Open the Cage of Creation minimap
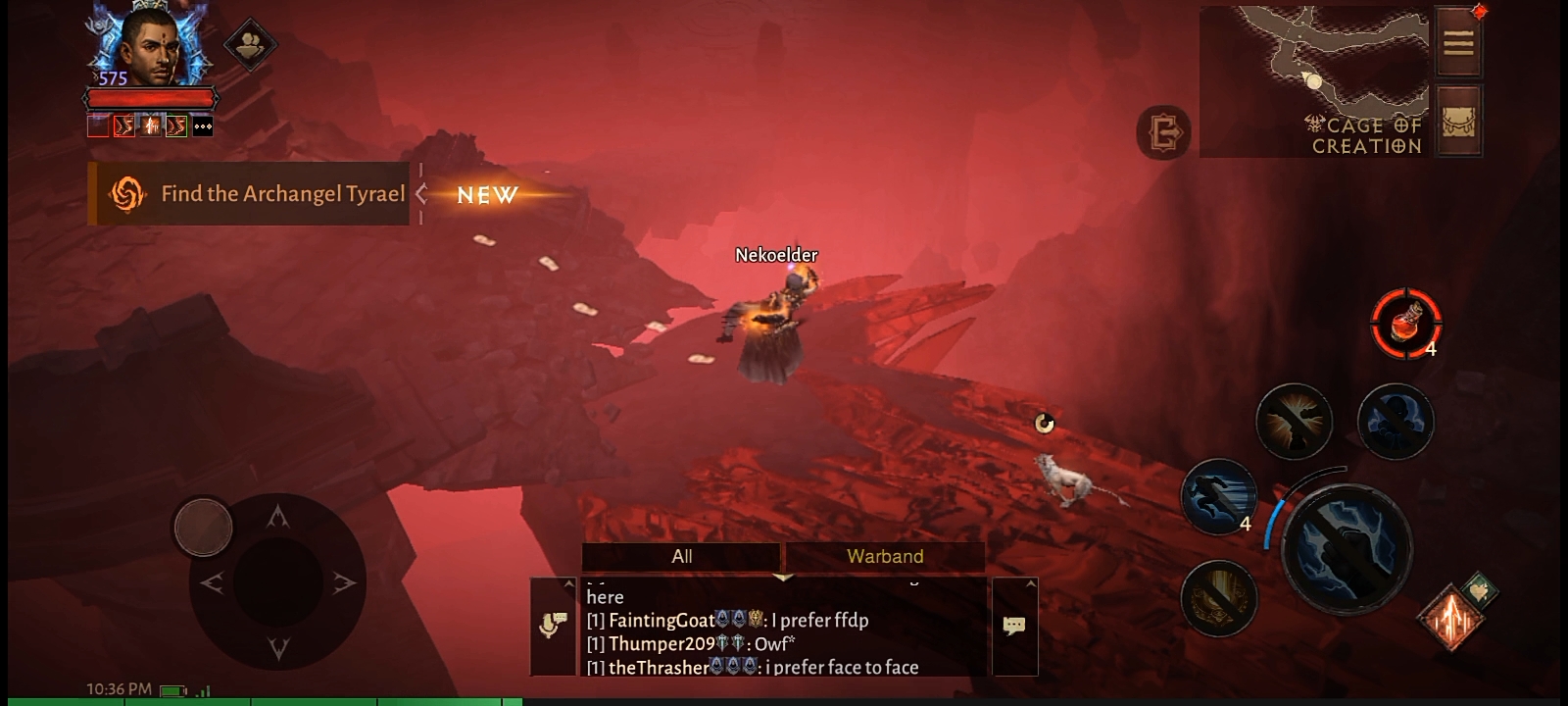This screenshot has width=1568, height=706. 1313,80
